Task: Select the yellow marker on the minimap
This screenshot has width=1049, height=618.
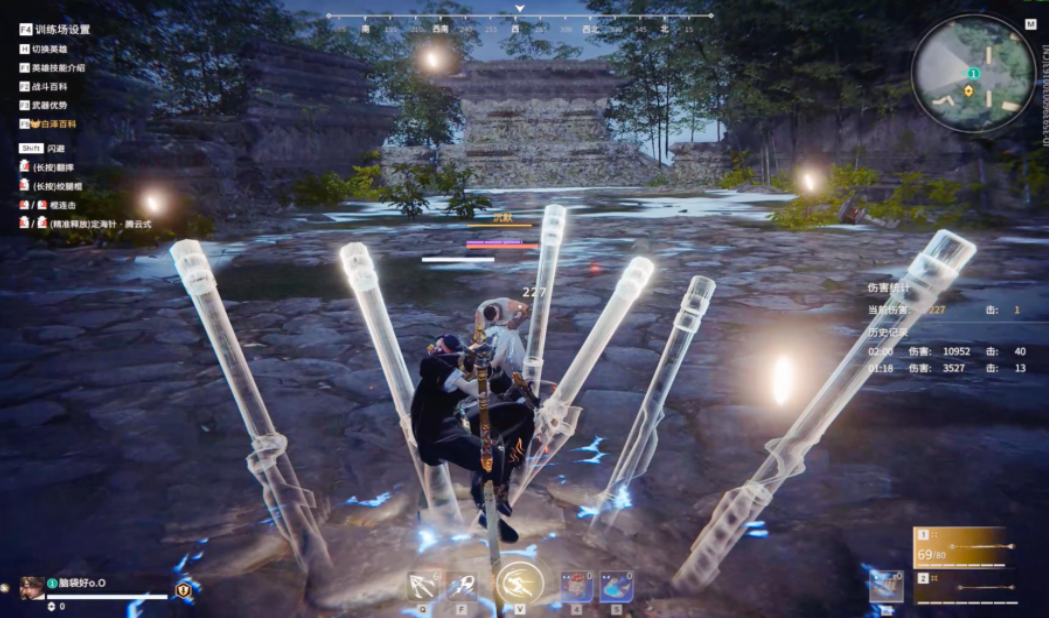Action: point(968,91)
